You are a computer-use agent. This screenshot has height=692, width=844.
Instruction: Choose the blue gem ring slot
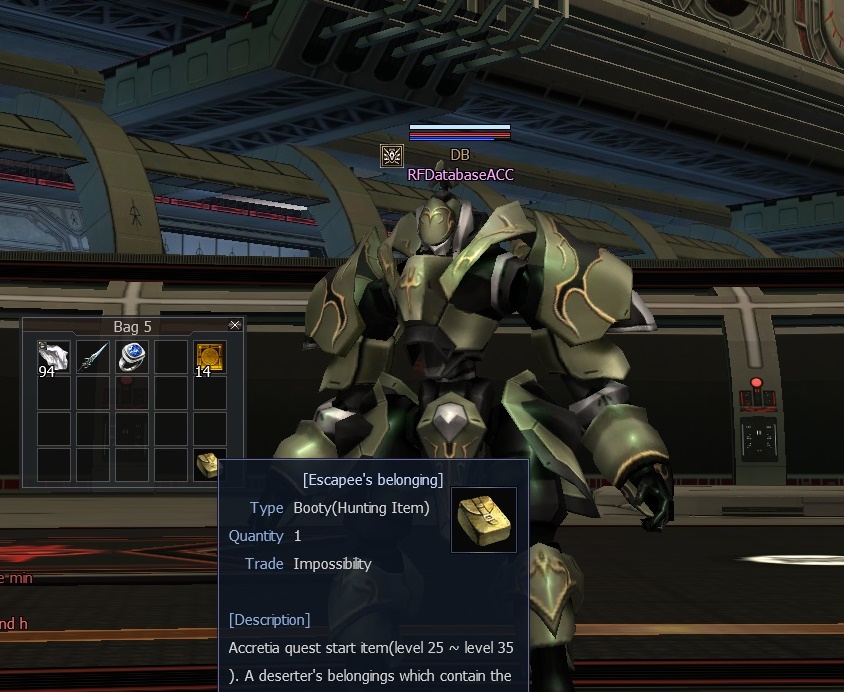(131, 357)
